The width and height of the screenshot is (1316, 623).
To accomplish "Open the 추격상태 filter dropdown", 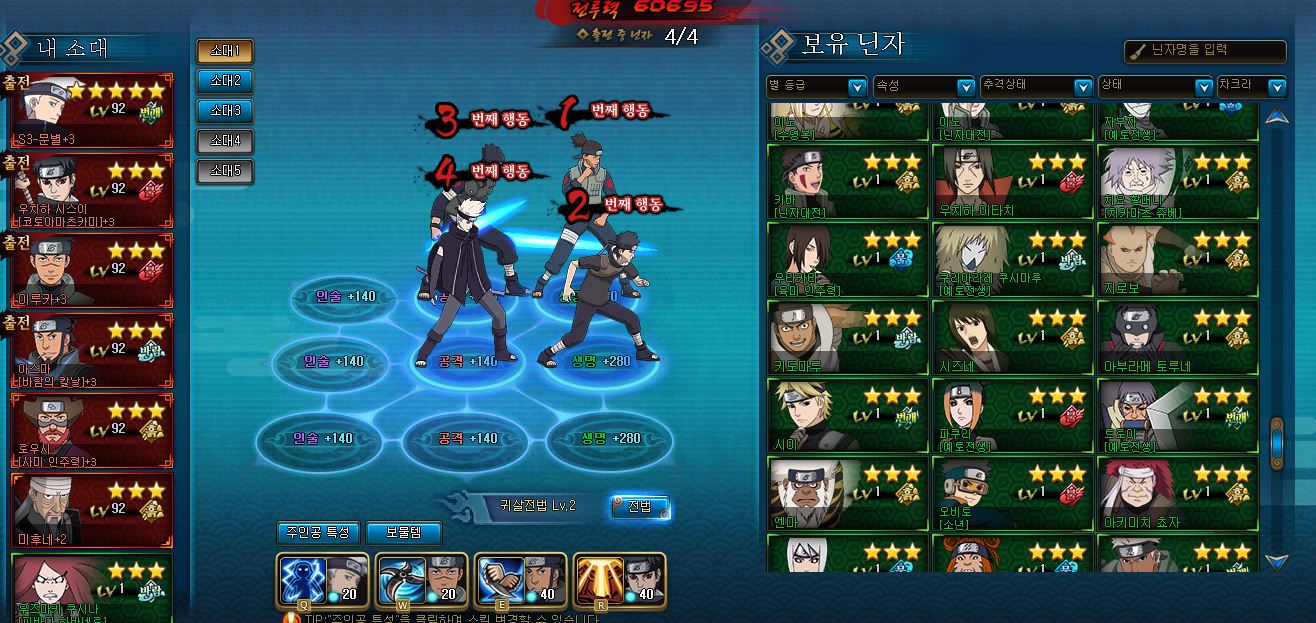I will 1035,87.
